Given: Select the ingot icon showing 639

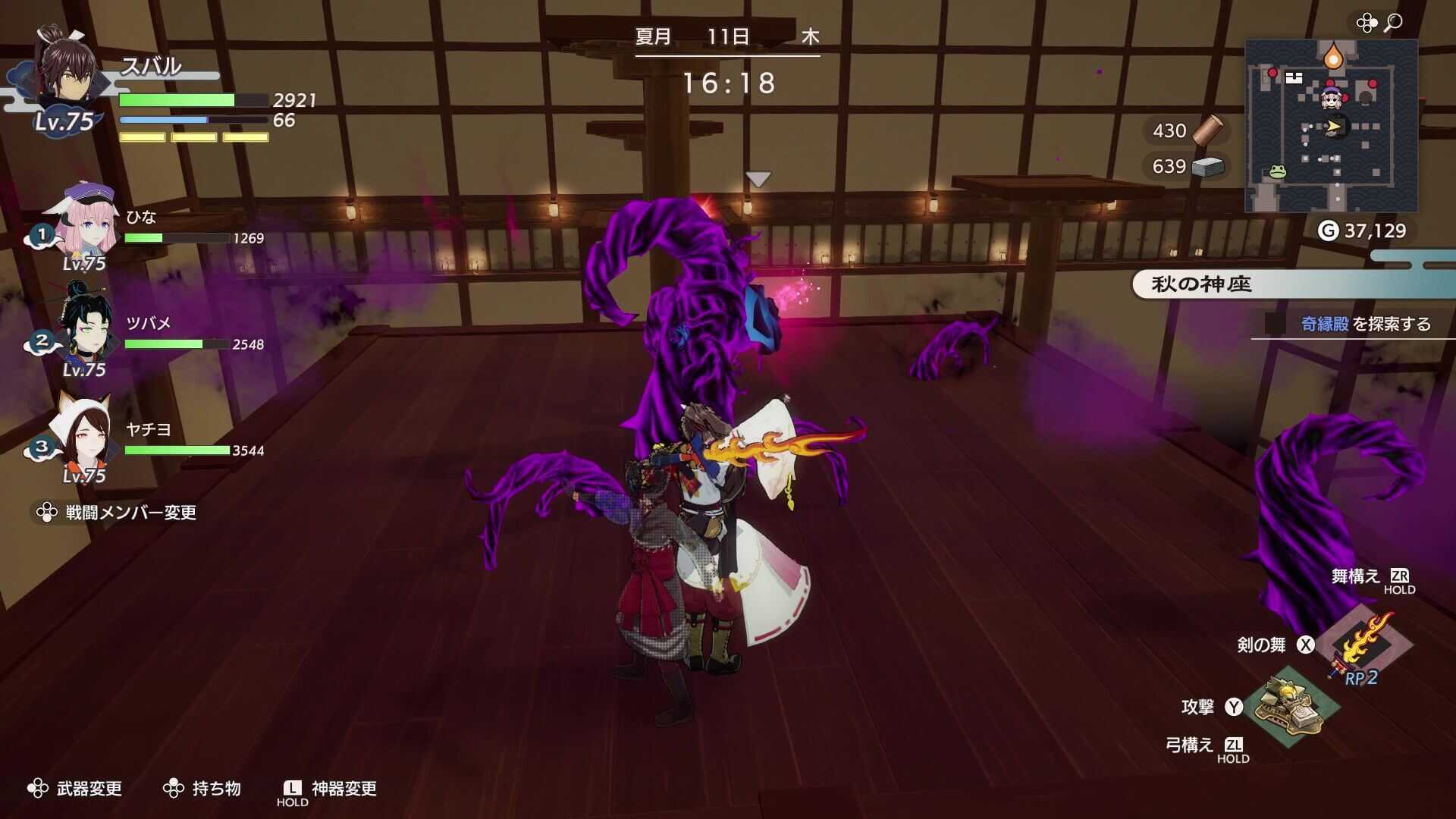Looking at the screenshot, I should tap(1209, 167).
